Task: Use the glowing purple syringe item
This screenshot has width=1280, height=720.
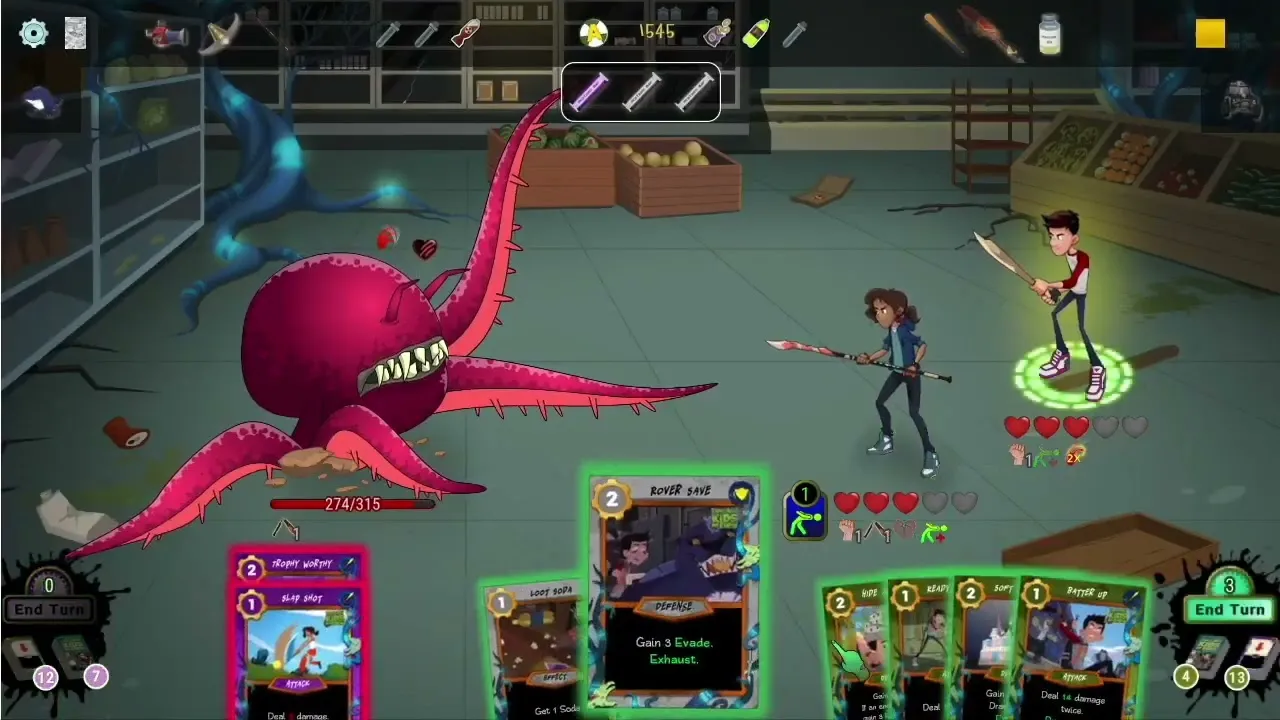Action: click(589, 92)
